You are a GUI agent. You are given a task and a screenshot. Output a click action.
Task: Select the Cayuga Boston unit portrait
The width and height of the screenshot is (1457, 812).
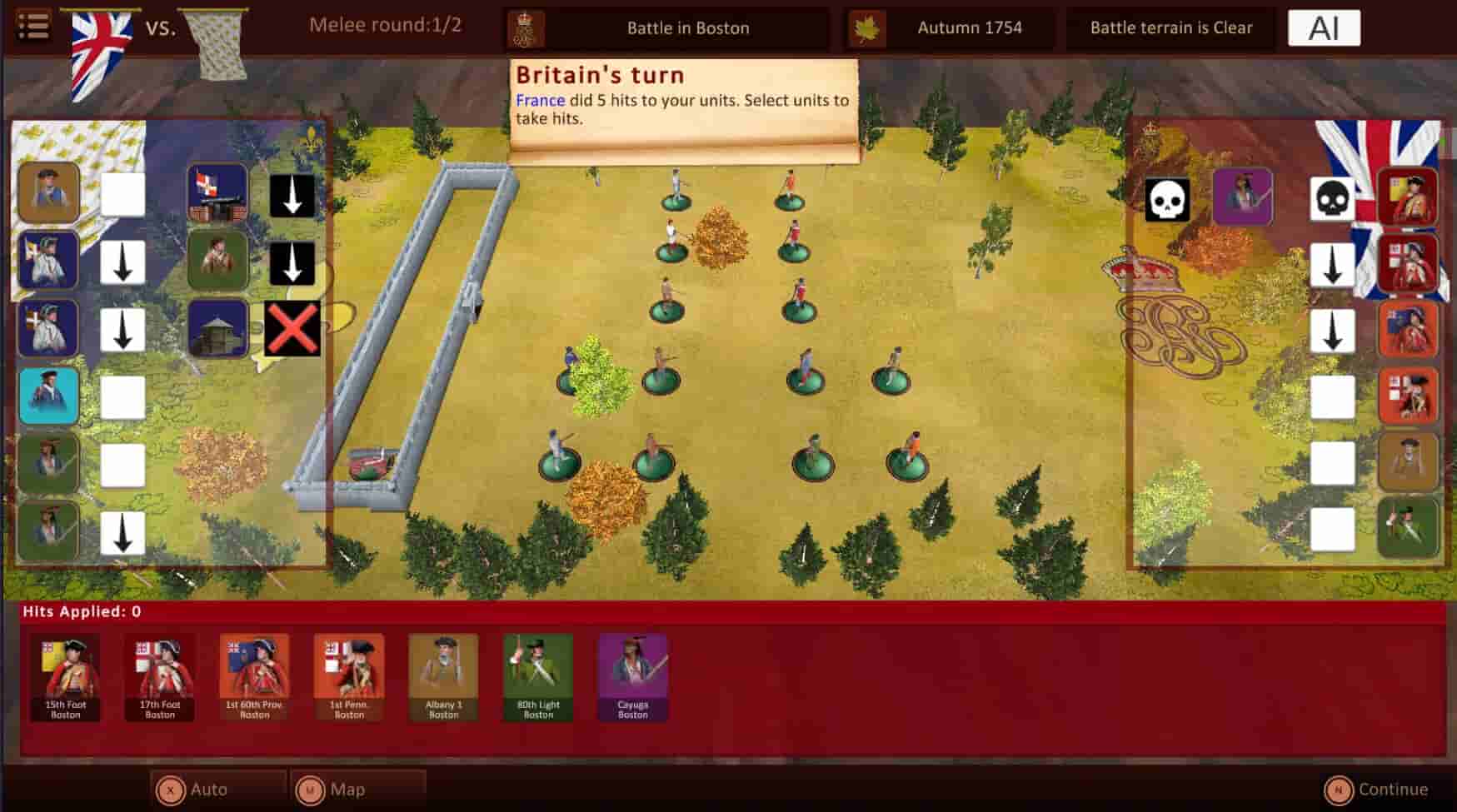(631, 675)
